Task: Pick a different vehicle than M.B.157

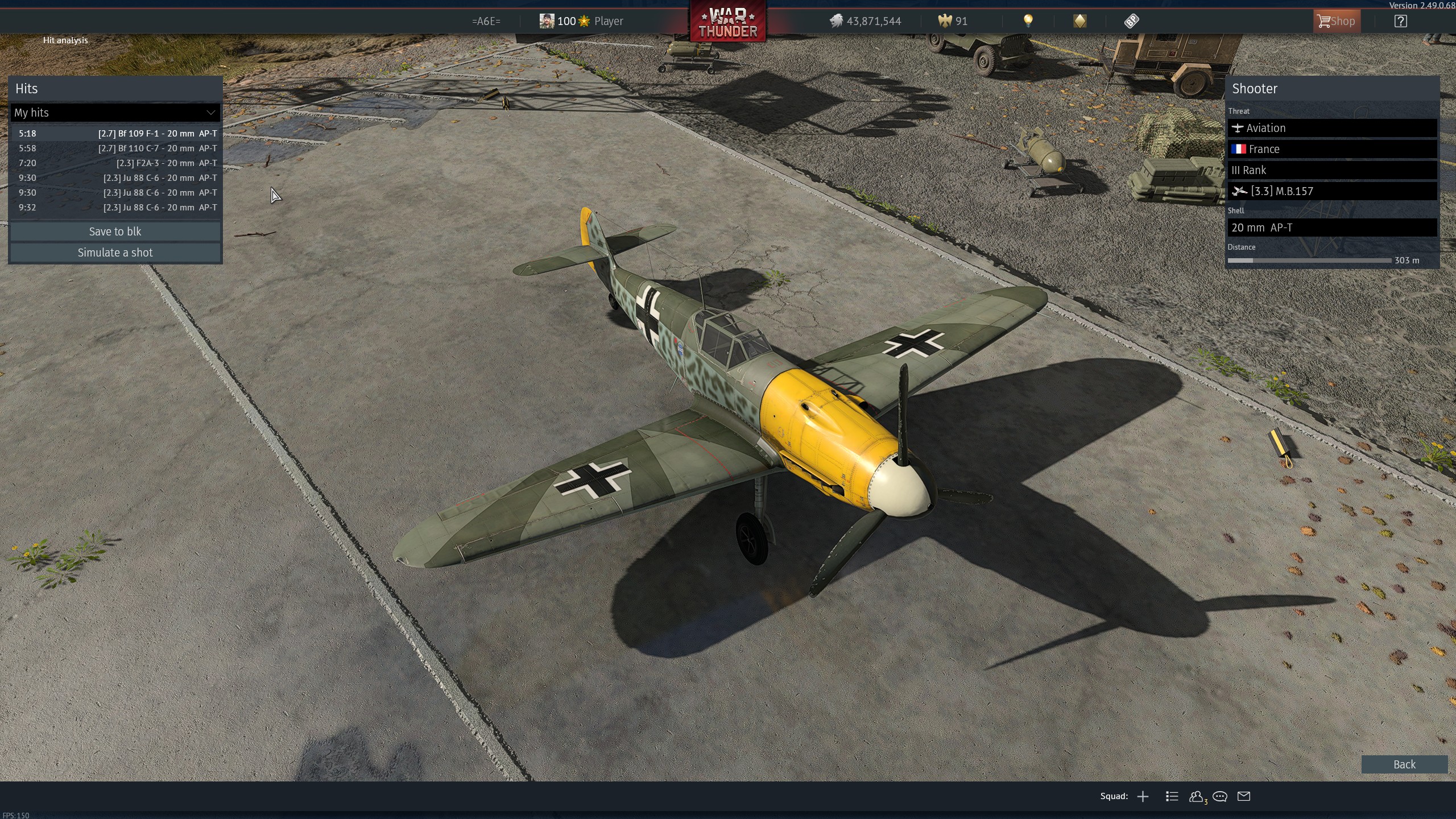Action: [x=1331, y=191]
